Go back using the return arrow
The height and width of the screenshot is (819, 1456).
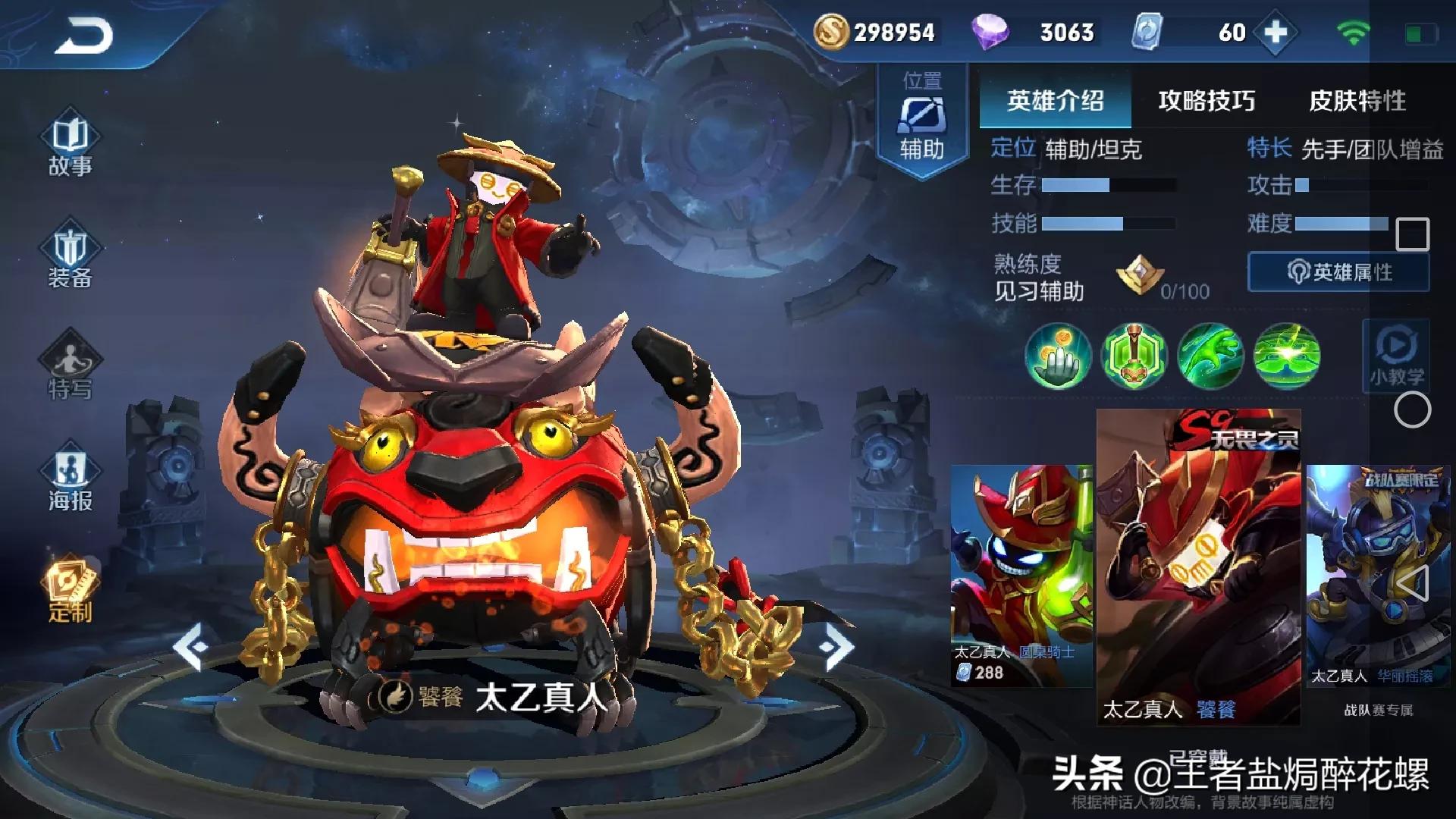point(83,36)
